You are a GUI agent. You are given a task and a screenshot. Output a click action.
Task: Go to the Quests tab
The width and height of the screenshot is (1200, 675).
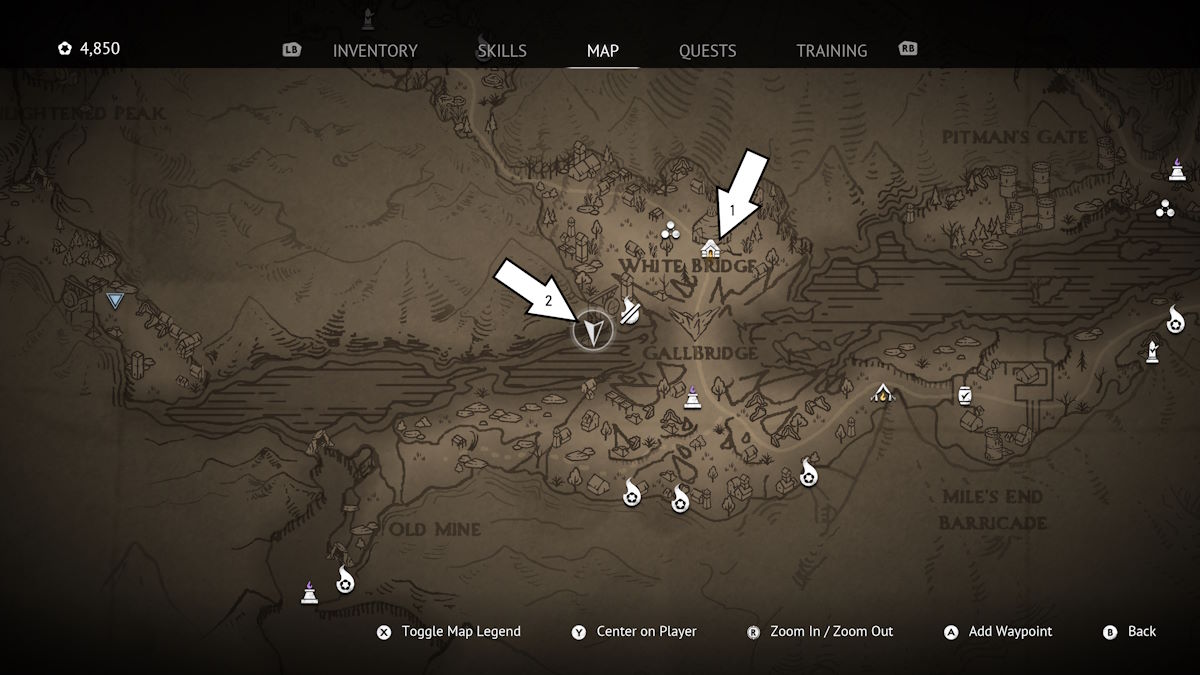(707, 50)
